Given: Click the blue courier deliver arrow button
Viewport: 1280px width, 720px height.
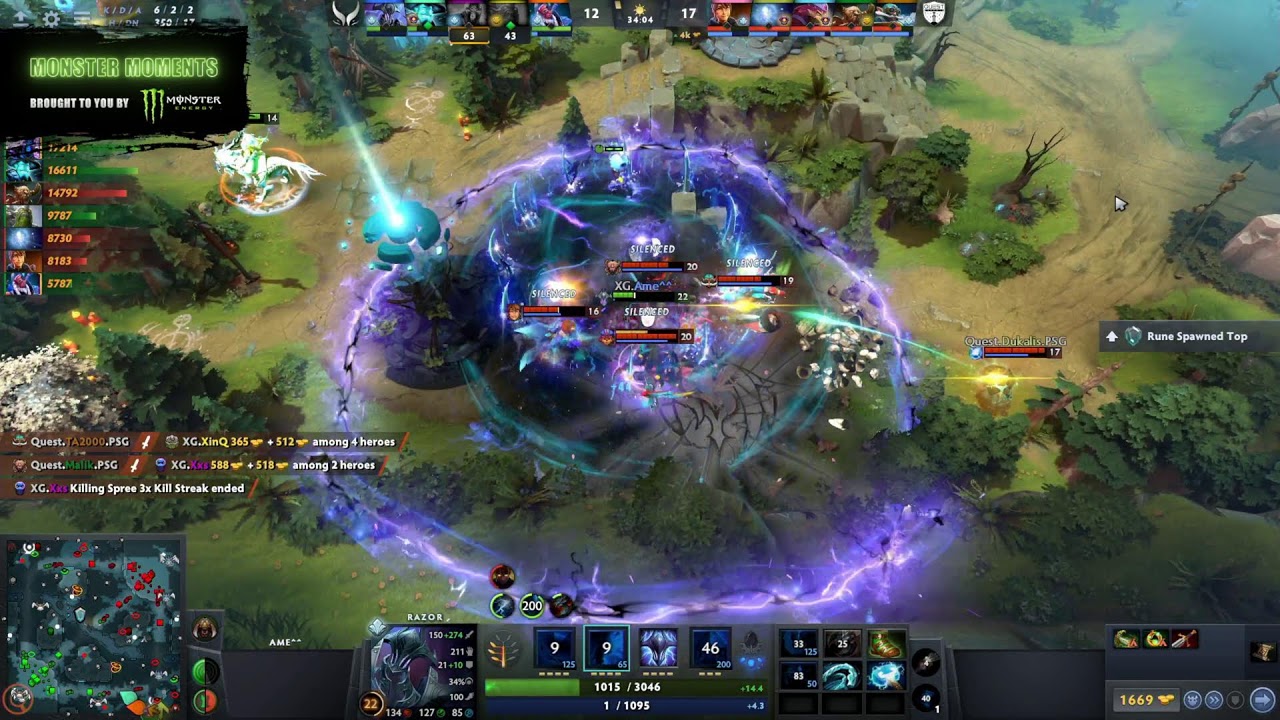Looking at the screenshot, I should 1262,700.
